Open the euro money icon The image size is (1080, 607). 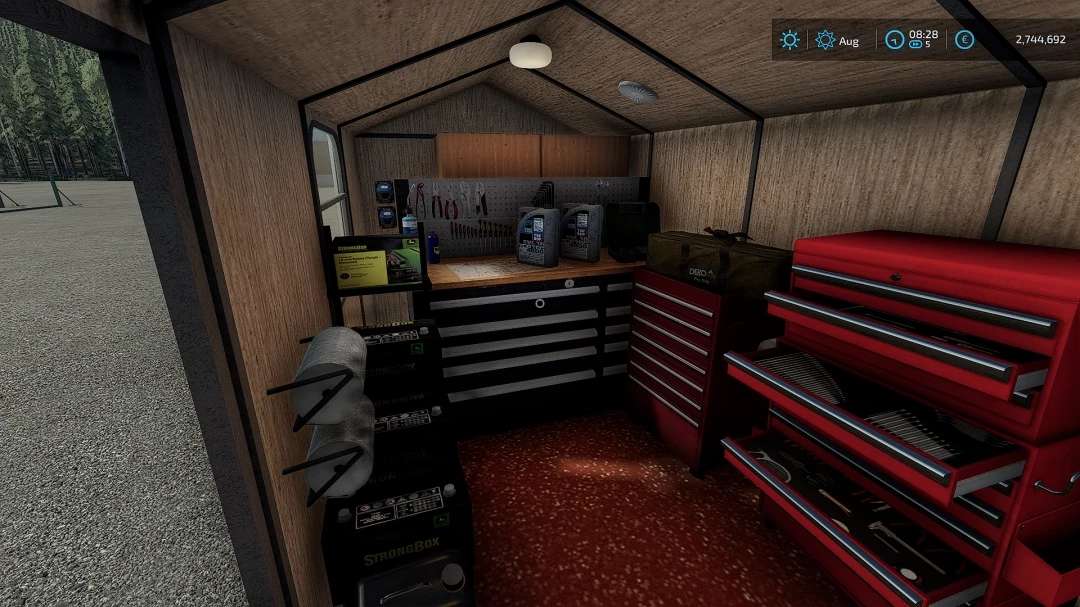(x=964, y=40)
